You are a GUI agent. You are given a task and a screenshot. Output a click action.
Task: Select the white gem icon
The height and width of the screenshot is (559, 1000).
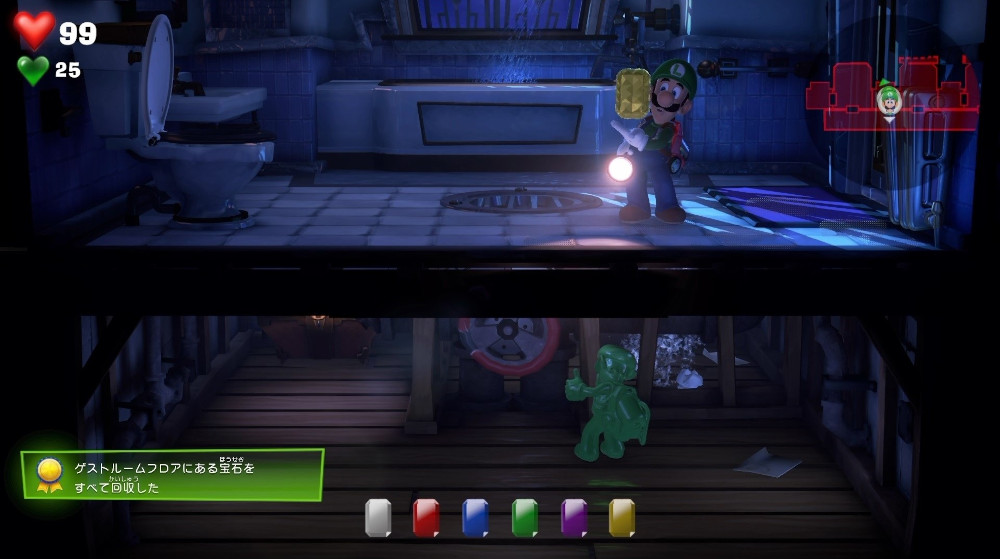click(378, 517)
